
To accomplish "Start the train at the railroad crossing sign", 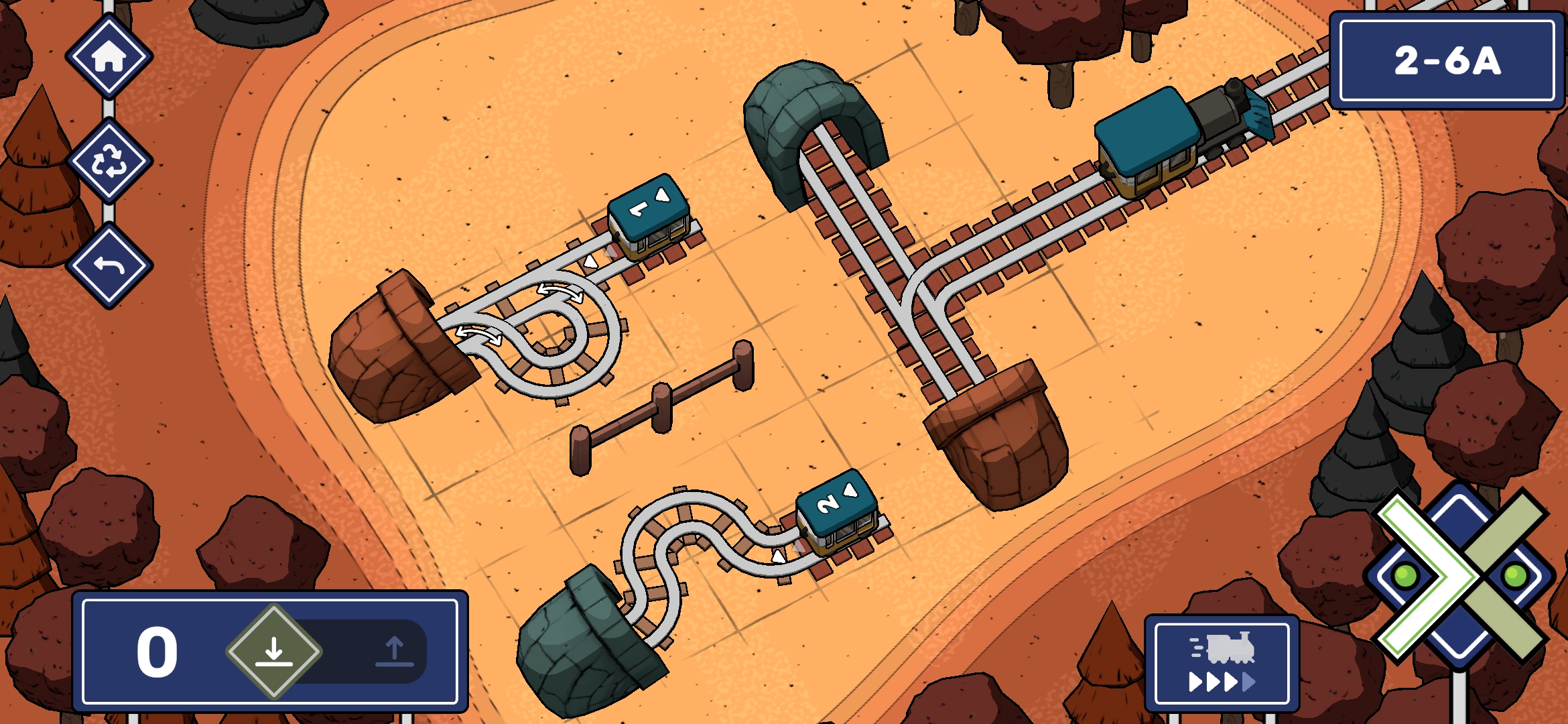I will tap(1459, 575).
